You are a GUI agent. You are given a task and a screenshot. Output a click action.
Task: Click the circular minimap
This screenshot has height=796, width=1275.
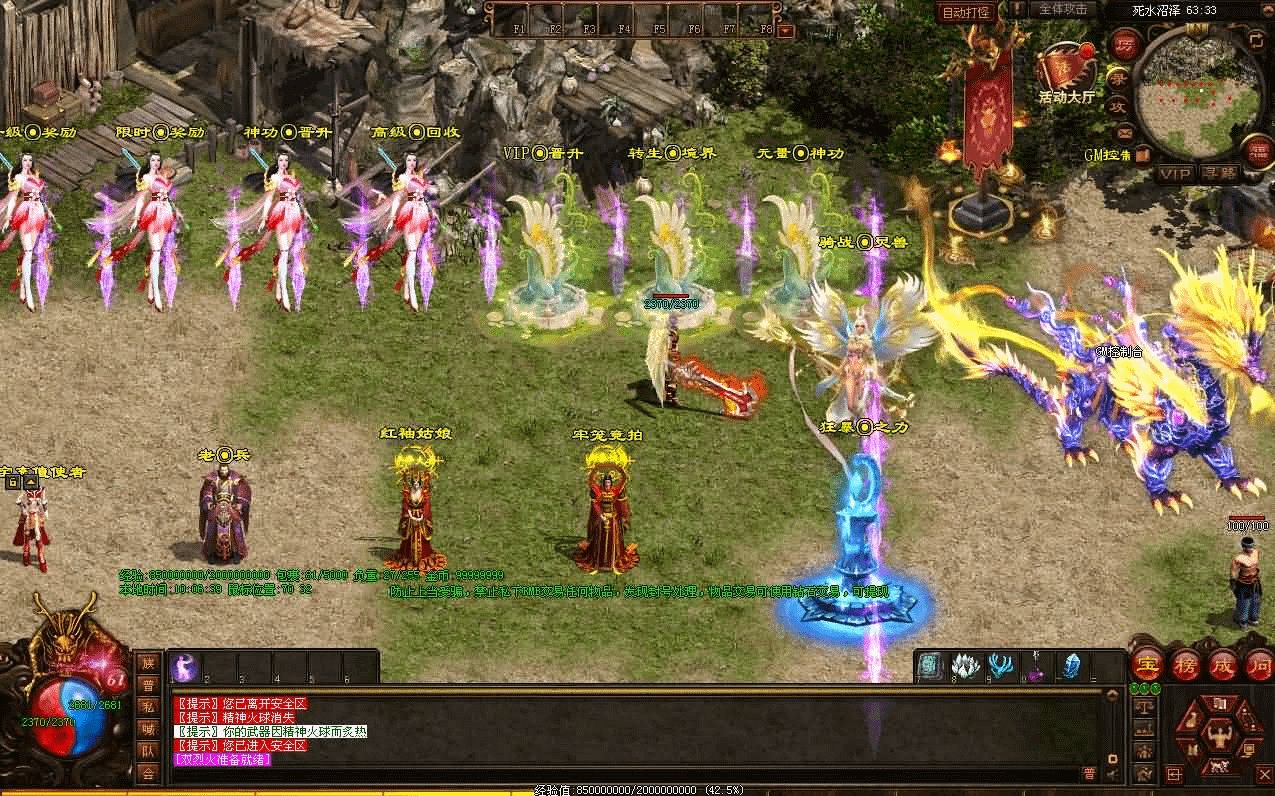(1199, 92)
